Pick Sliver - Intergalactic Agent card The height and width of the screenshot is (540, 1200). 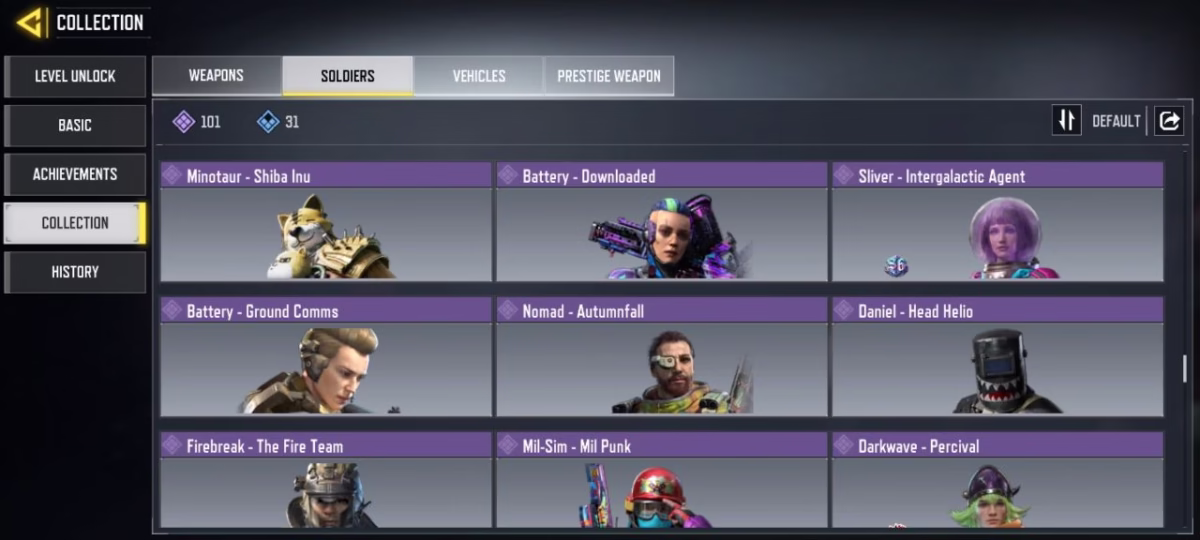coord(997,222)
